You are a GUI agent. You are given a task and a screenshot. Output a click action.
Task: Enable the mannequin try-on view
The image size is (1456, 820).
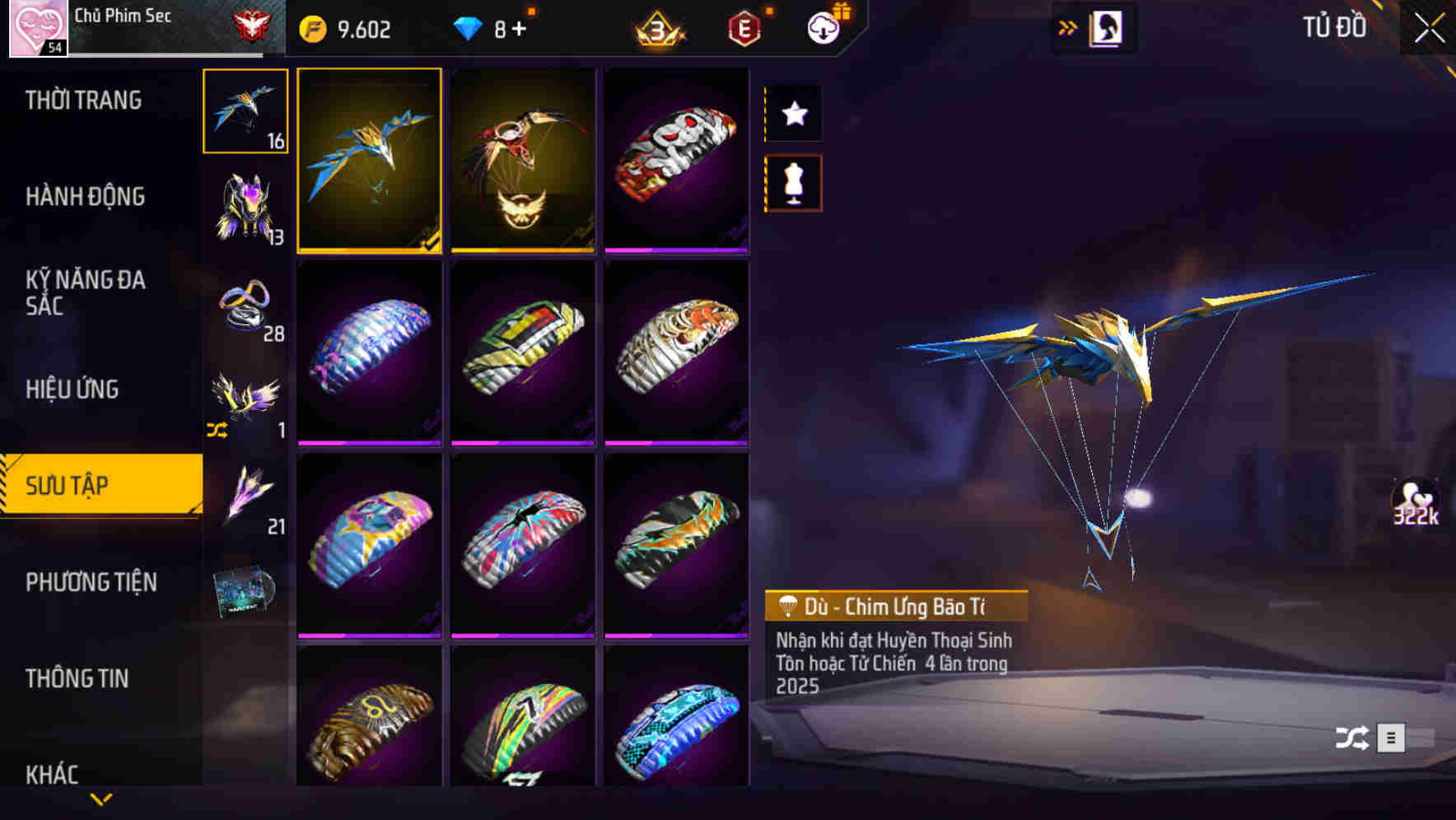[x=793, y=183]
